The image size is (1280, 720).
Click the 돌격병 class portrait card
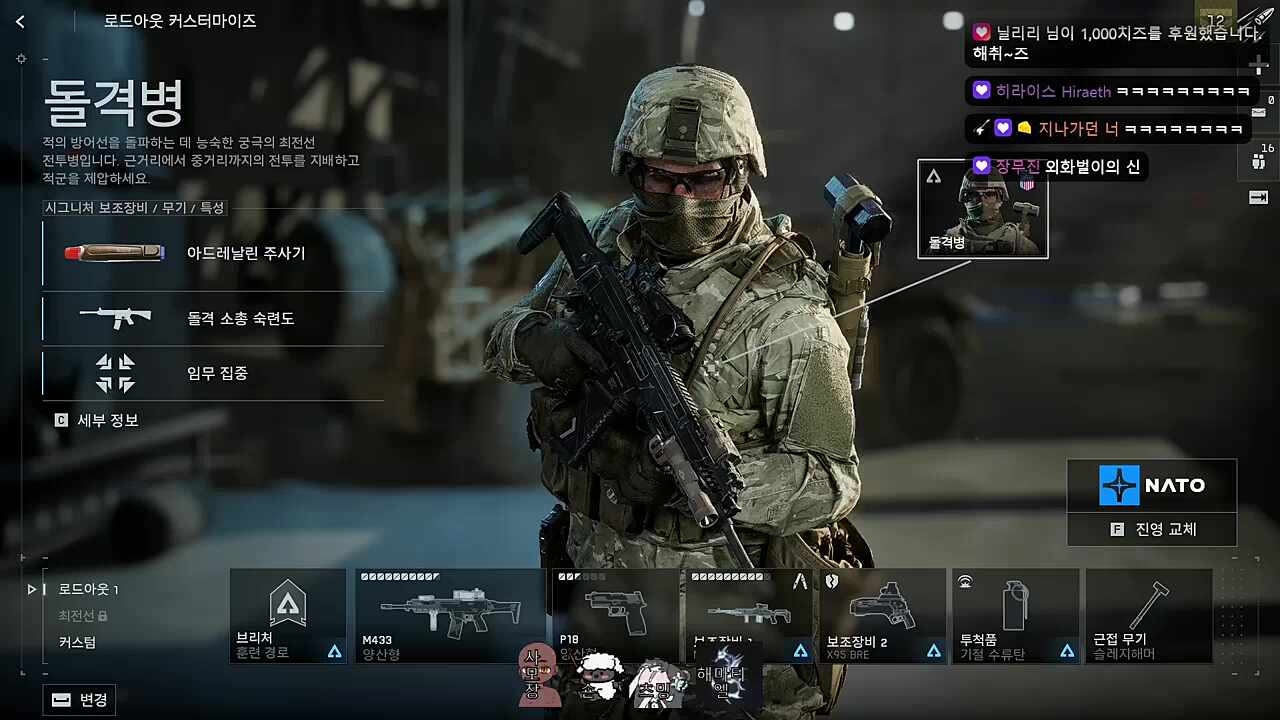click(x=982, y=209)
